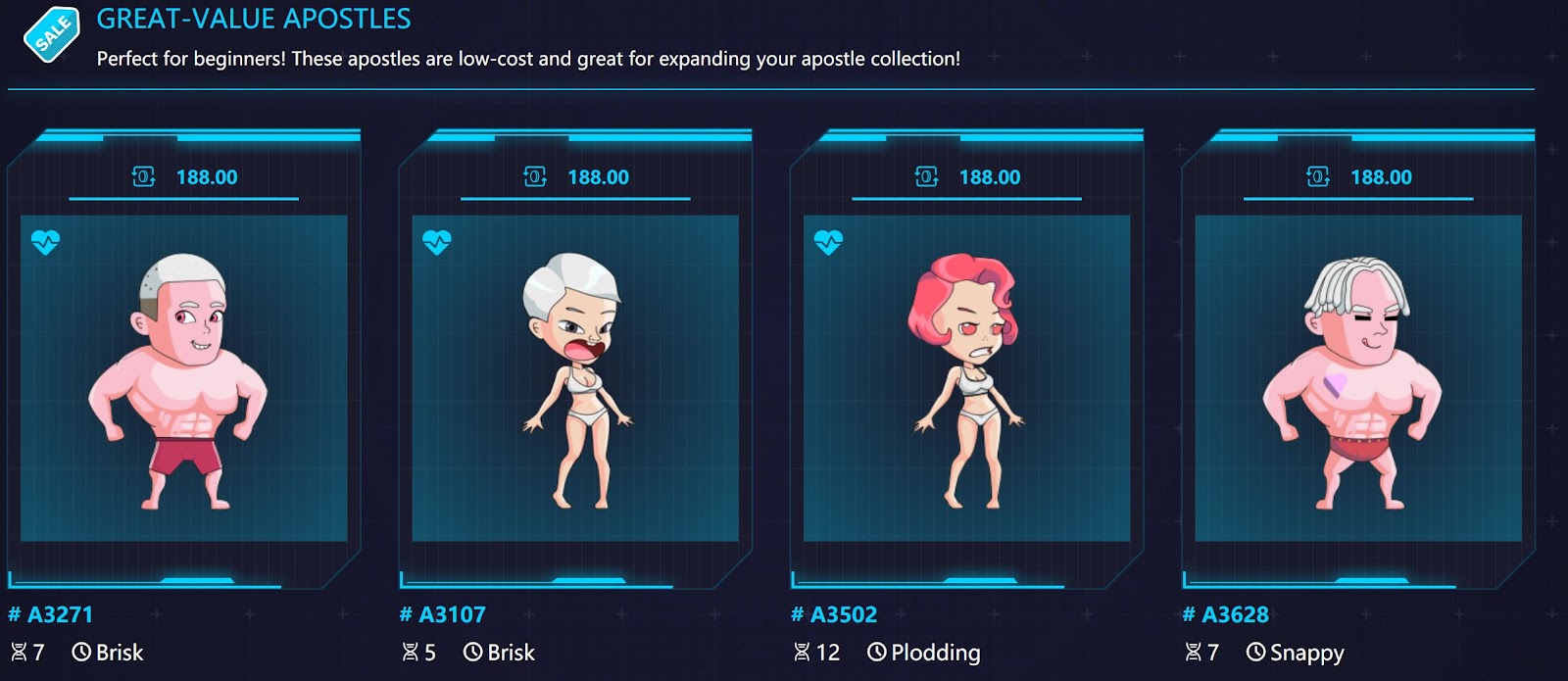Select apostle card A3271
Image resolution: width=1568 pixels, height=681 pixels.
click(183, 377)
